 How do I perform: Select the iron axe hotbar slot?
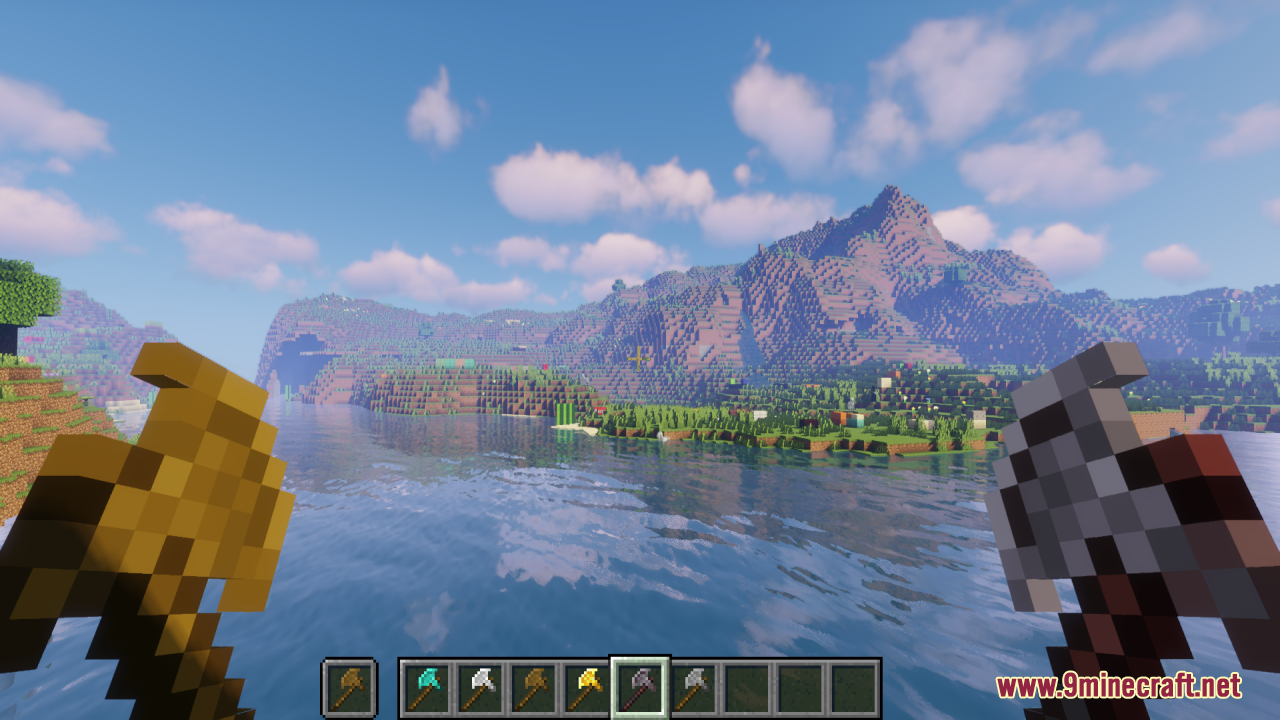(x=479, y=688)
